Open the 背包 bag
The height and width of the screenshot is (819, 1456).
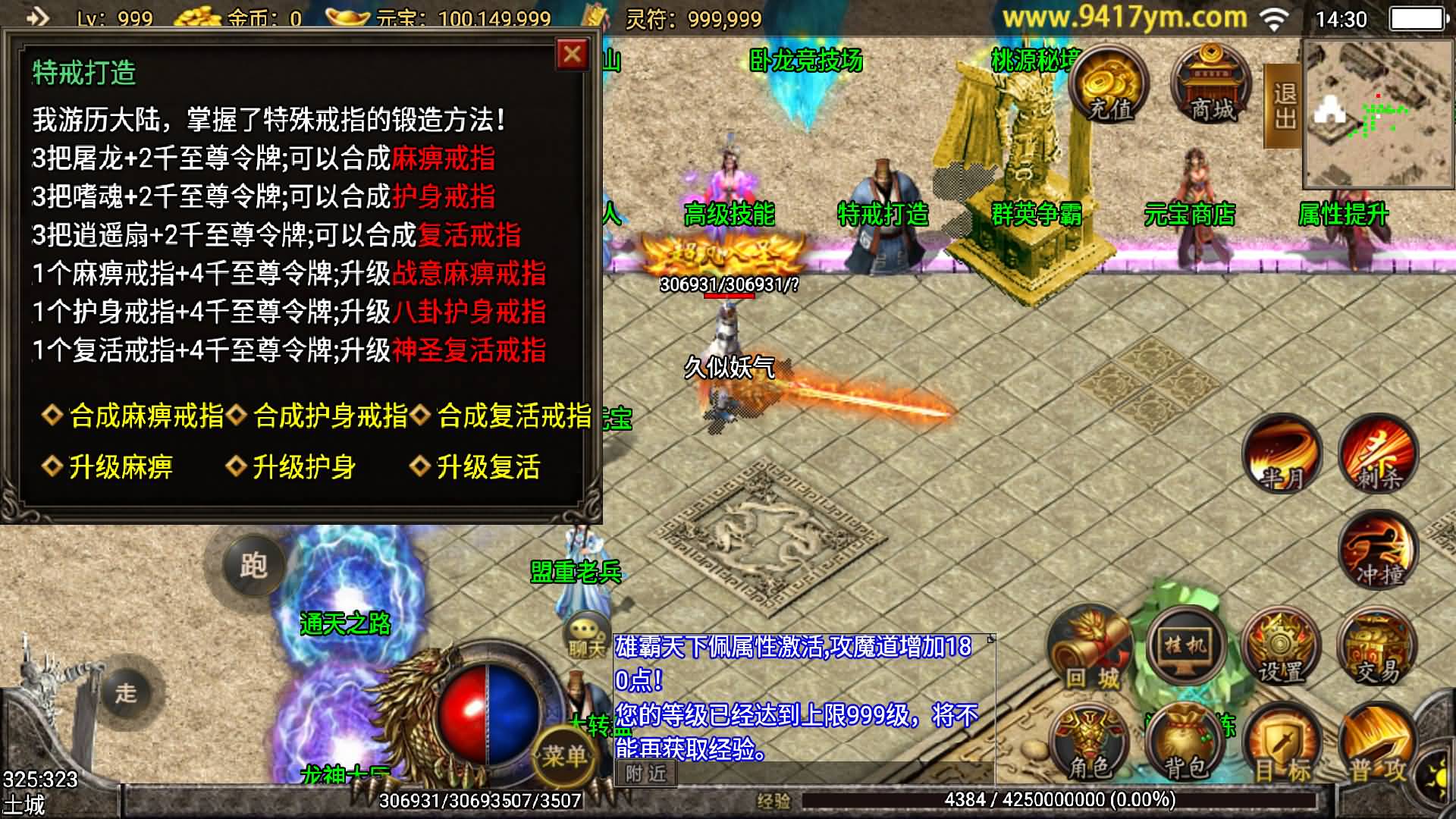pyautogui.click(x=1185, y=747)
